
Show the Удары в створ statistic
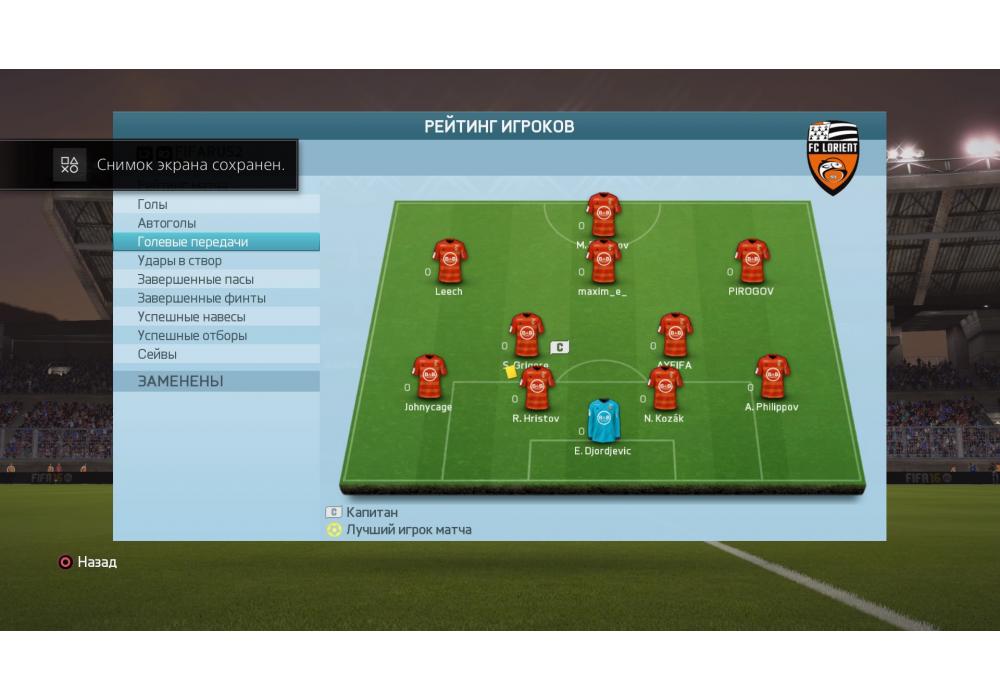tap(216, 261)
